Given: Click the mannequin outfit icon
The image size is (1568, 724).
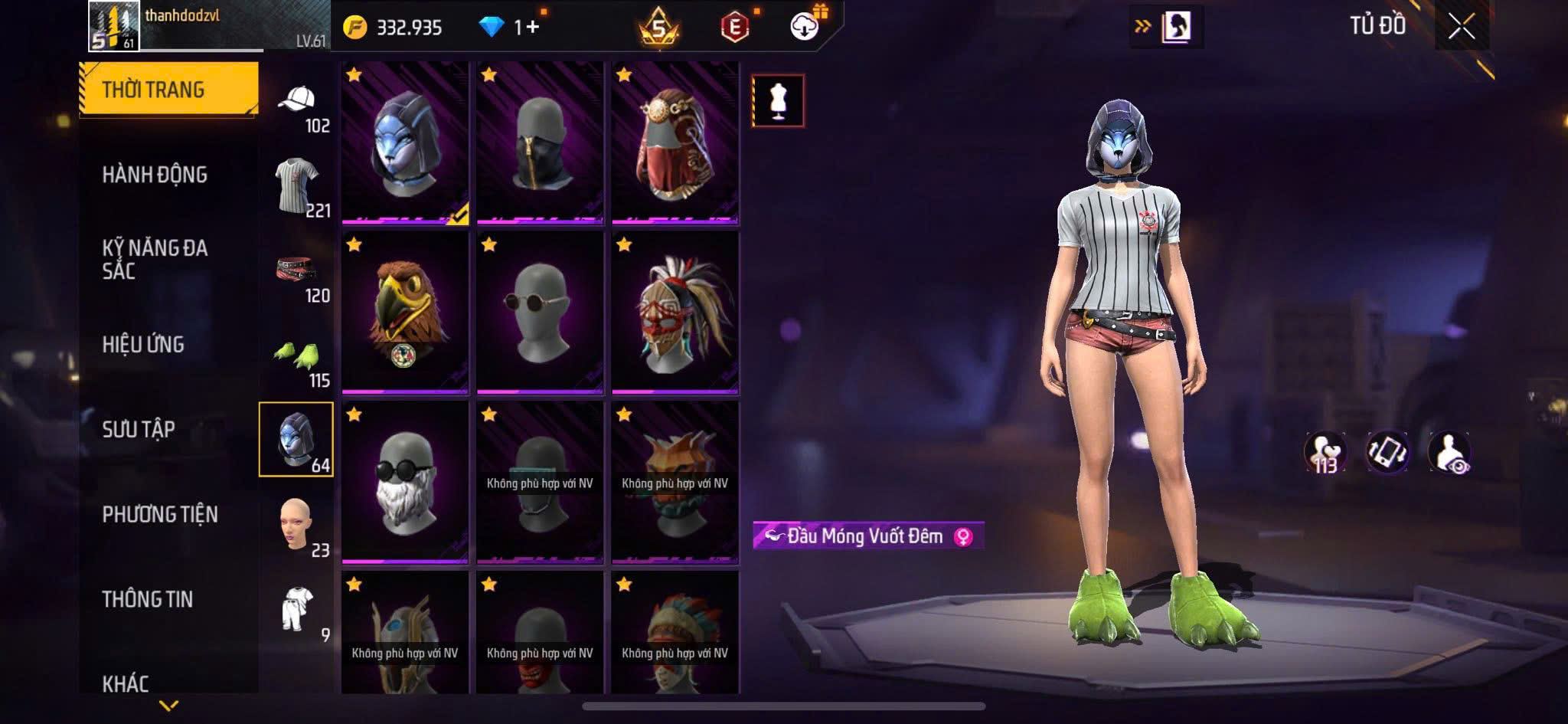Looking at the screenshot, I should point(778,100).
